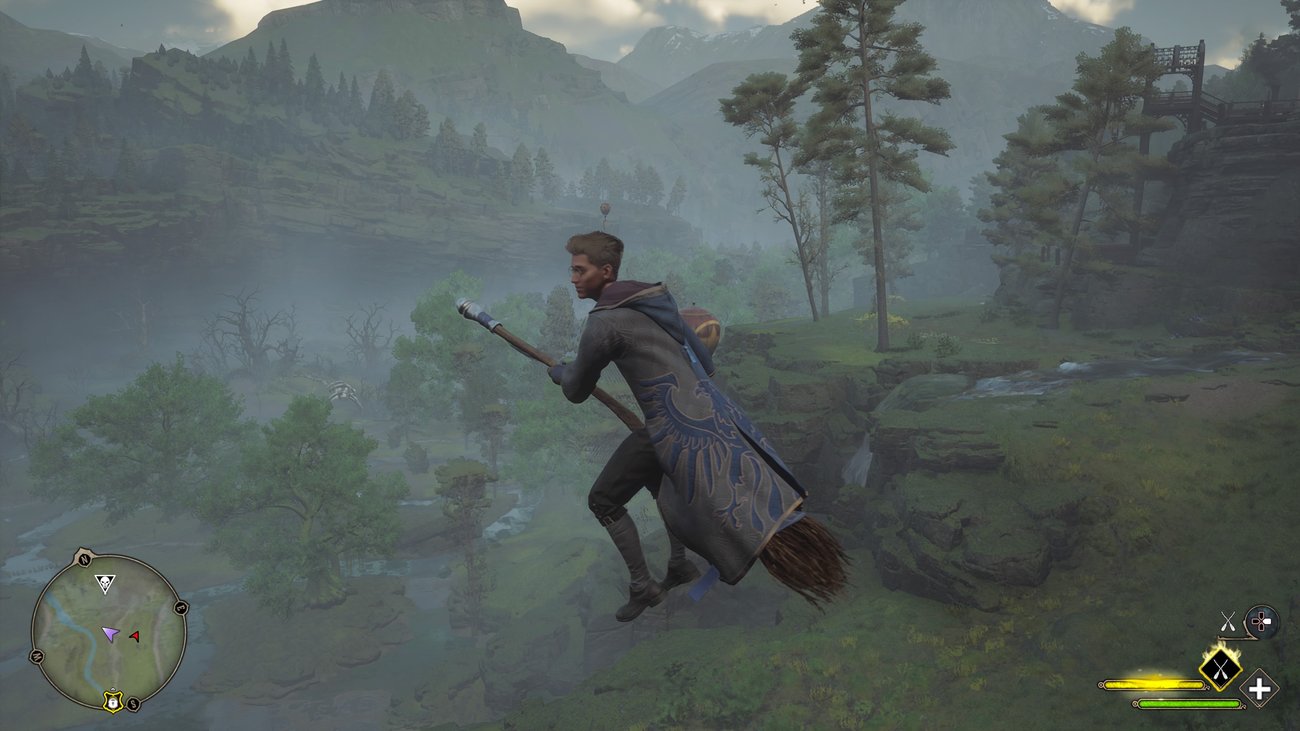1300x731 pixels.
Task: Select the red arrow marker on minimap
Action: (x=135, y=636)
